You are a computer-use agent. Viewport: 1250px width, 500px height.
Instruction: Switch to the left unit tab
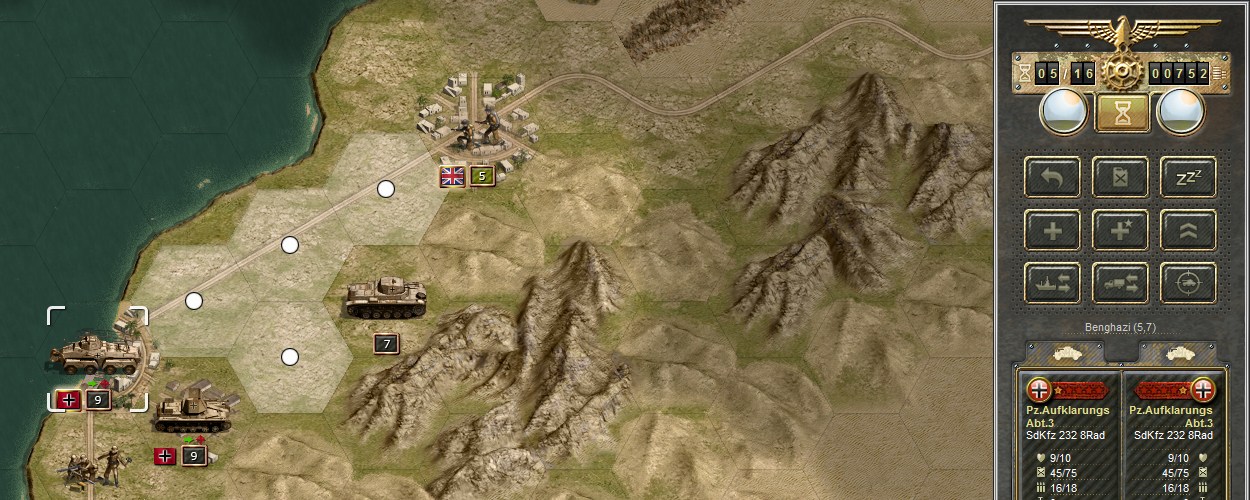pos(1066,354)
